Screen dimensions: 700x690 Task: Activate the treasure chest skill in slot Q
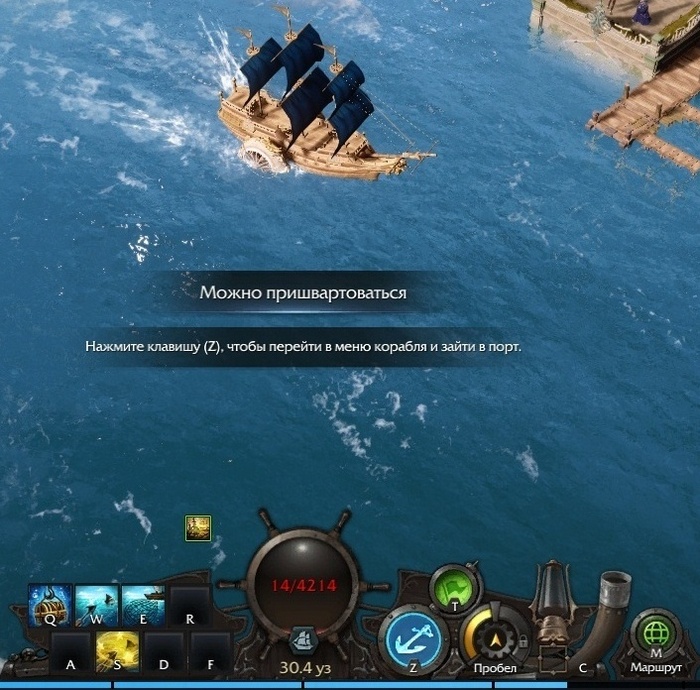[x=49, y=605]
